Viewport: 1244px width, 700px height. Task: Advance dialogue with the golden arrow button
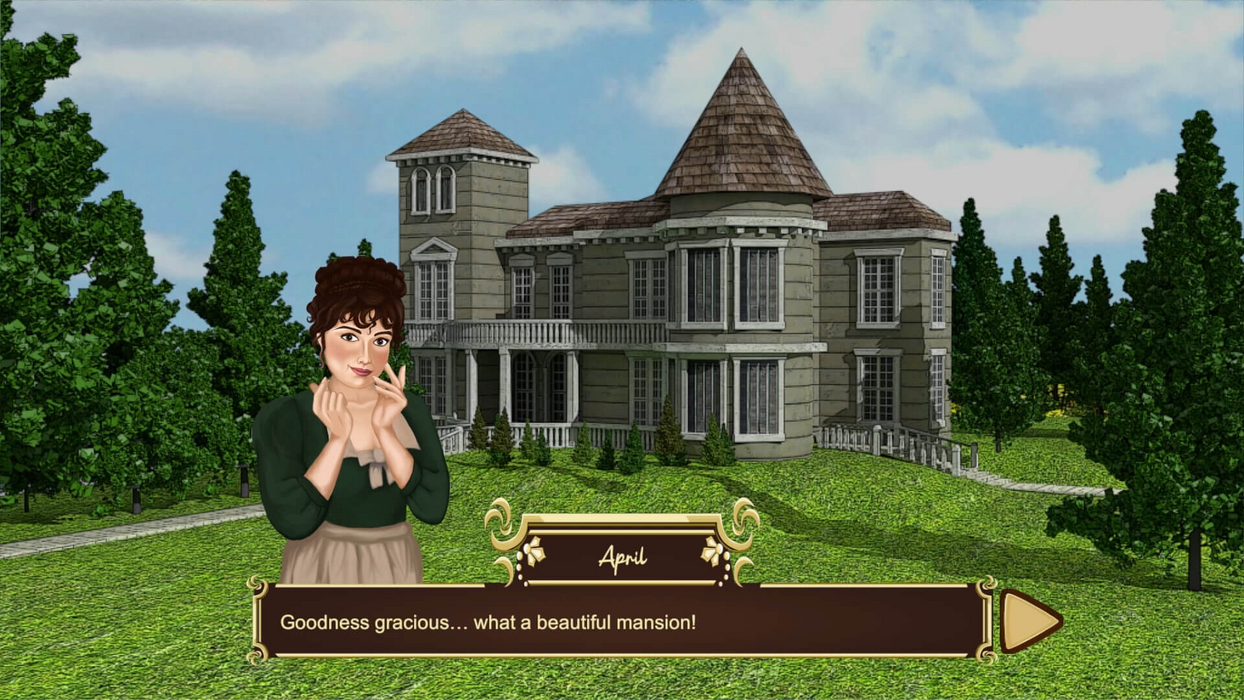click(1028, 621)
